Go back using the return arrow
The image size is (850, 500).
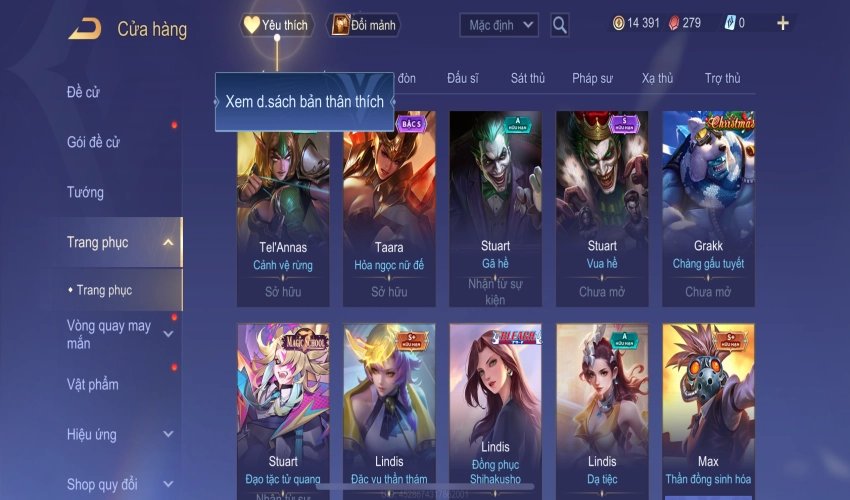pos(85,29)
